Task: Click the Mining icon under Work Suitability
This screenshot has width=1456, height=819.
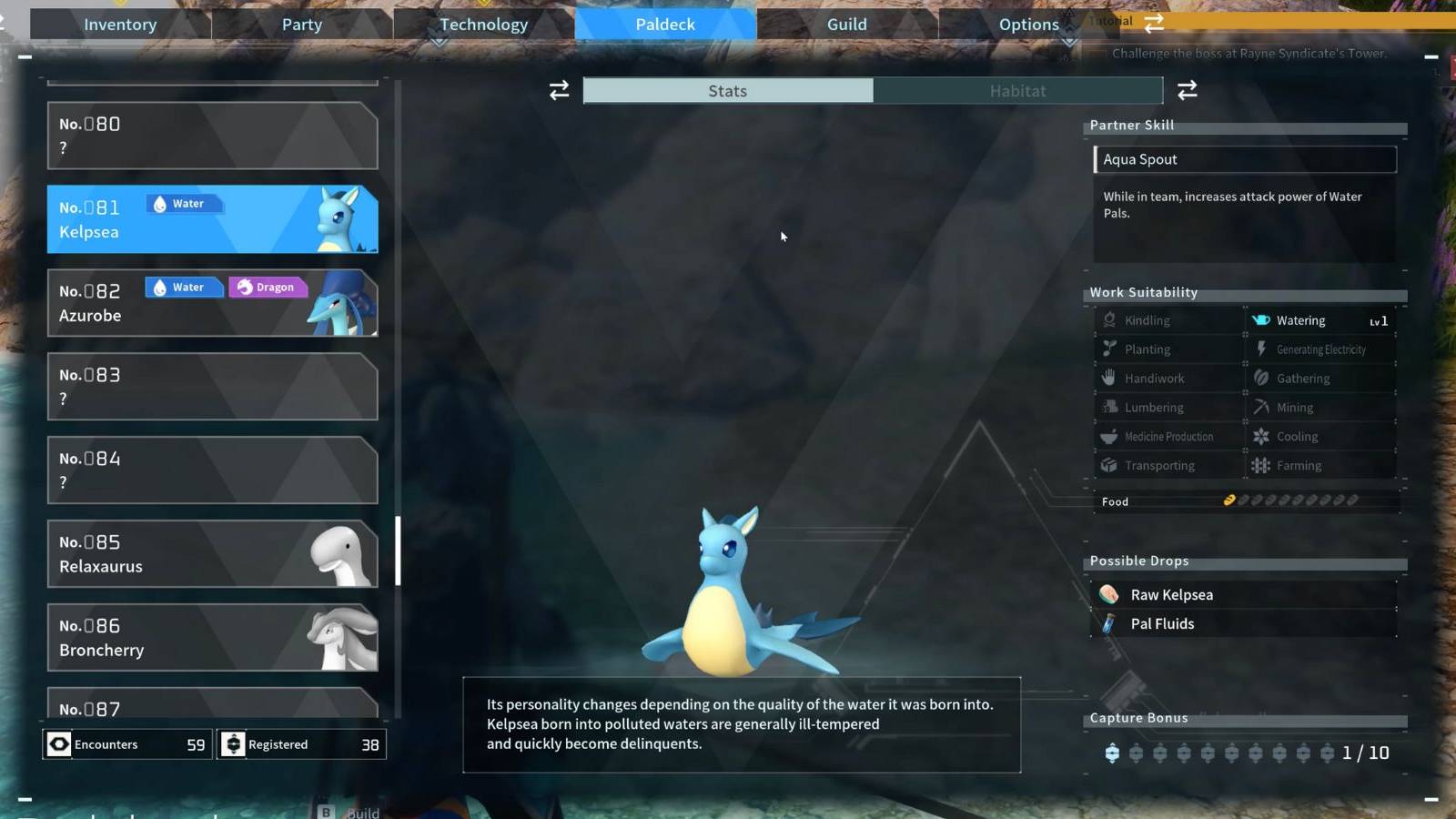Action: [1262, 407]
